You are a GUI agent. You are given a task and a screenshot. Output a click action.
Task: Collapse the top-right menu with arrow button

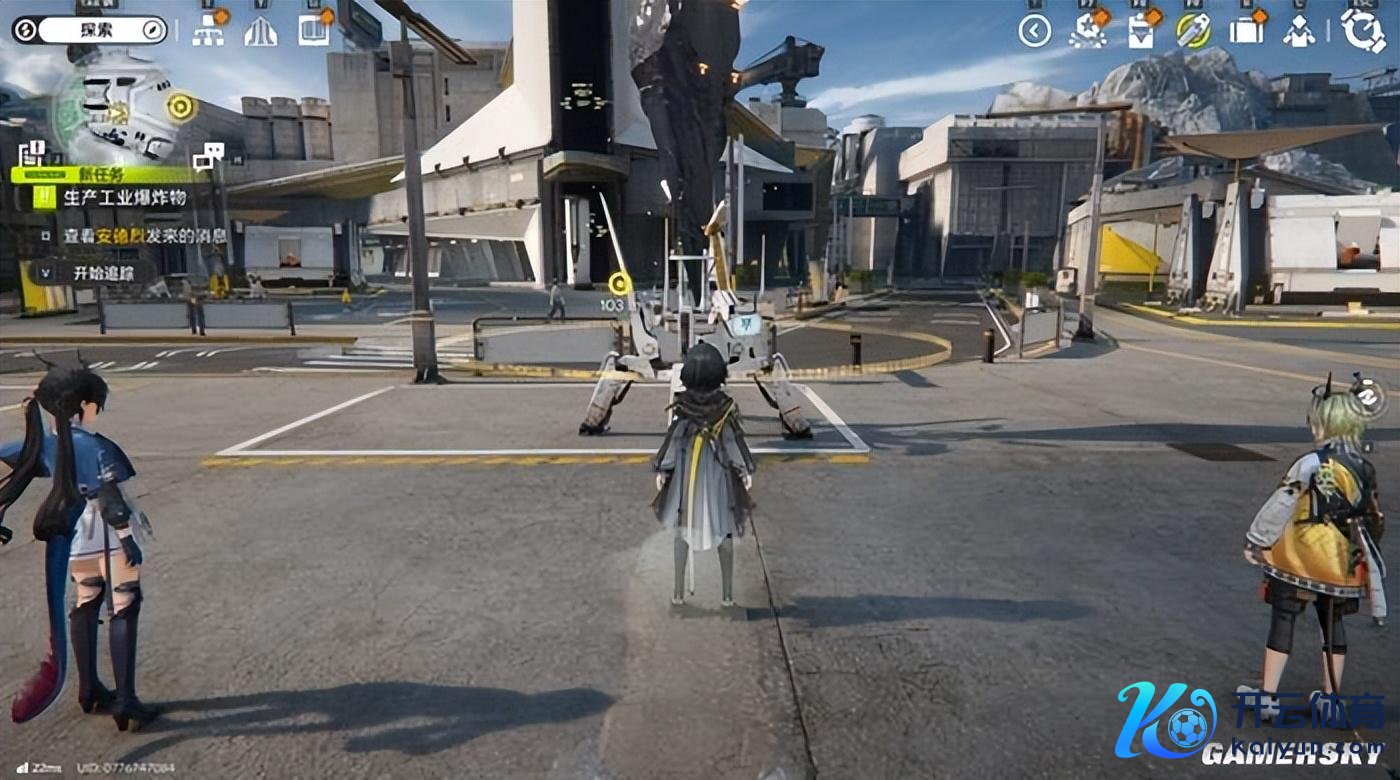[x=1035, y=31]
